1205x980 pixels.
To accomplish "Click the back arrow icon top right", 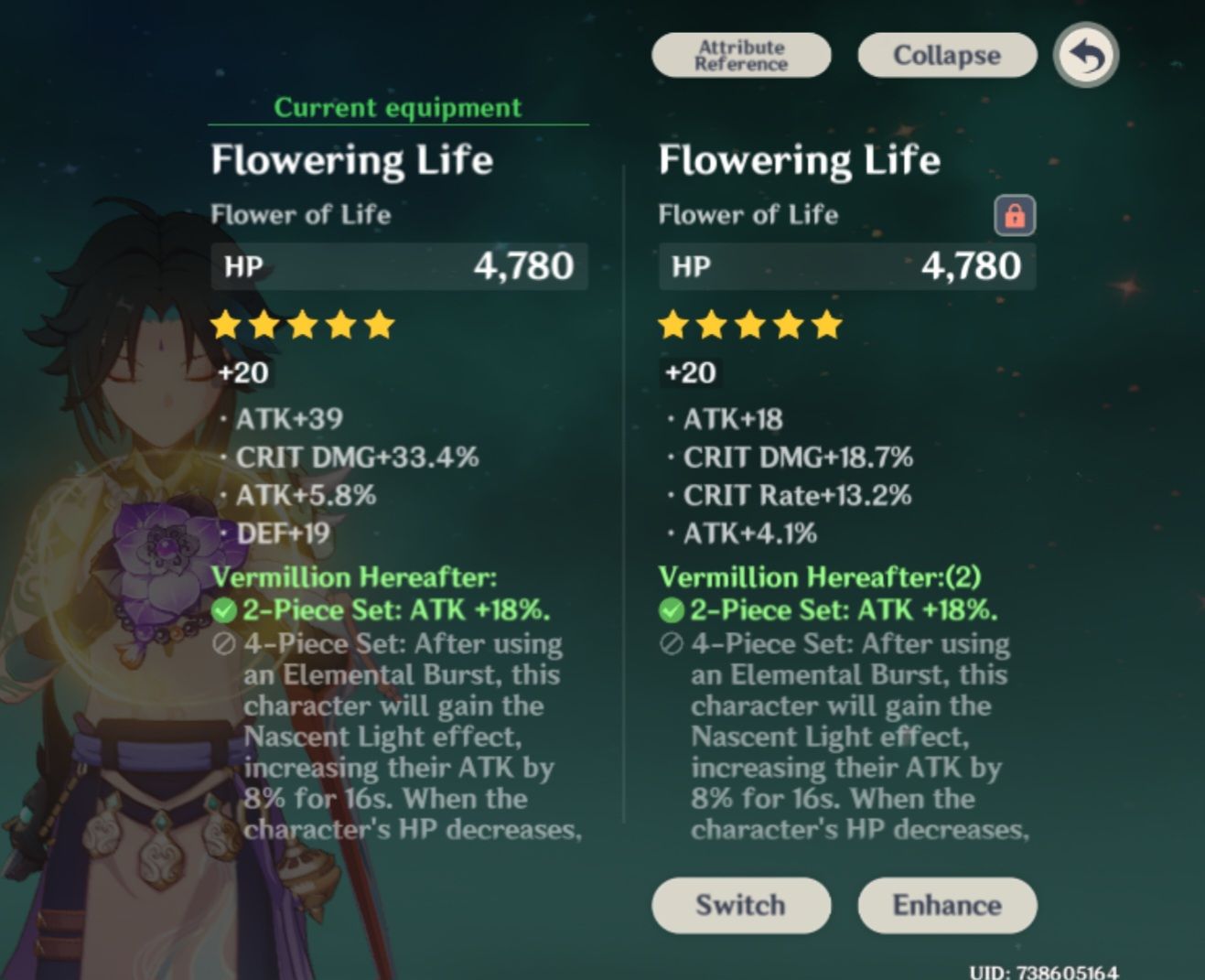I will (1085, 55).
